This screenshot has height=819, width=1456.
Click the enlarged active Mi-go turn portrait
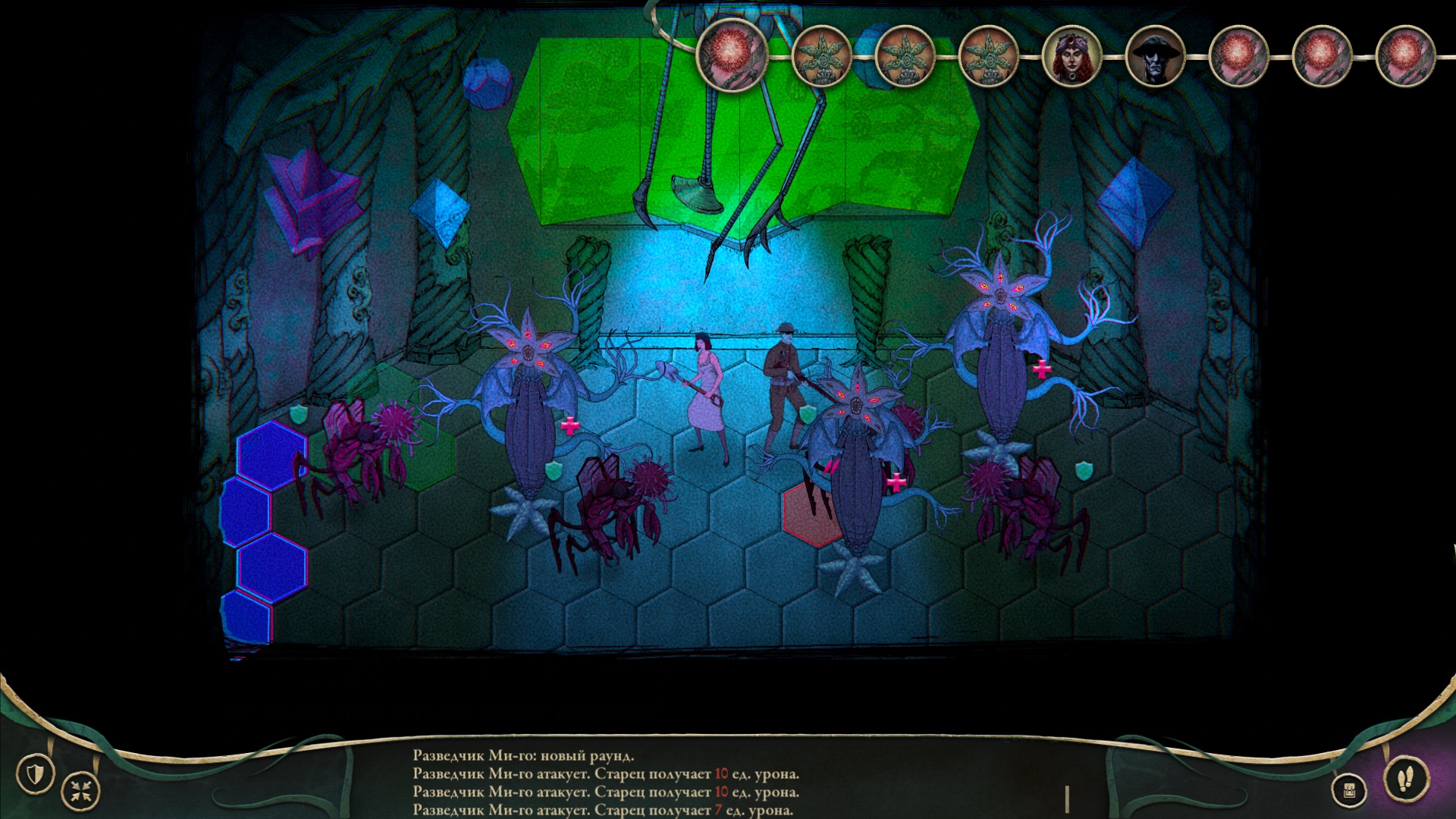click(733, 55)
